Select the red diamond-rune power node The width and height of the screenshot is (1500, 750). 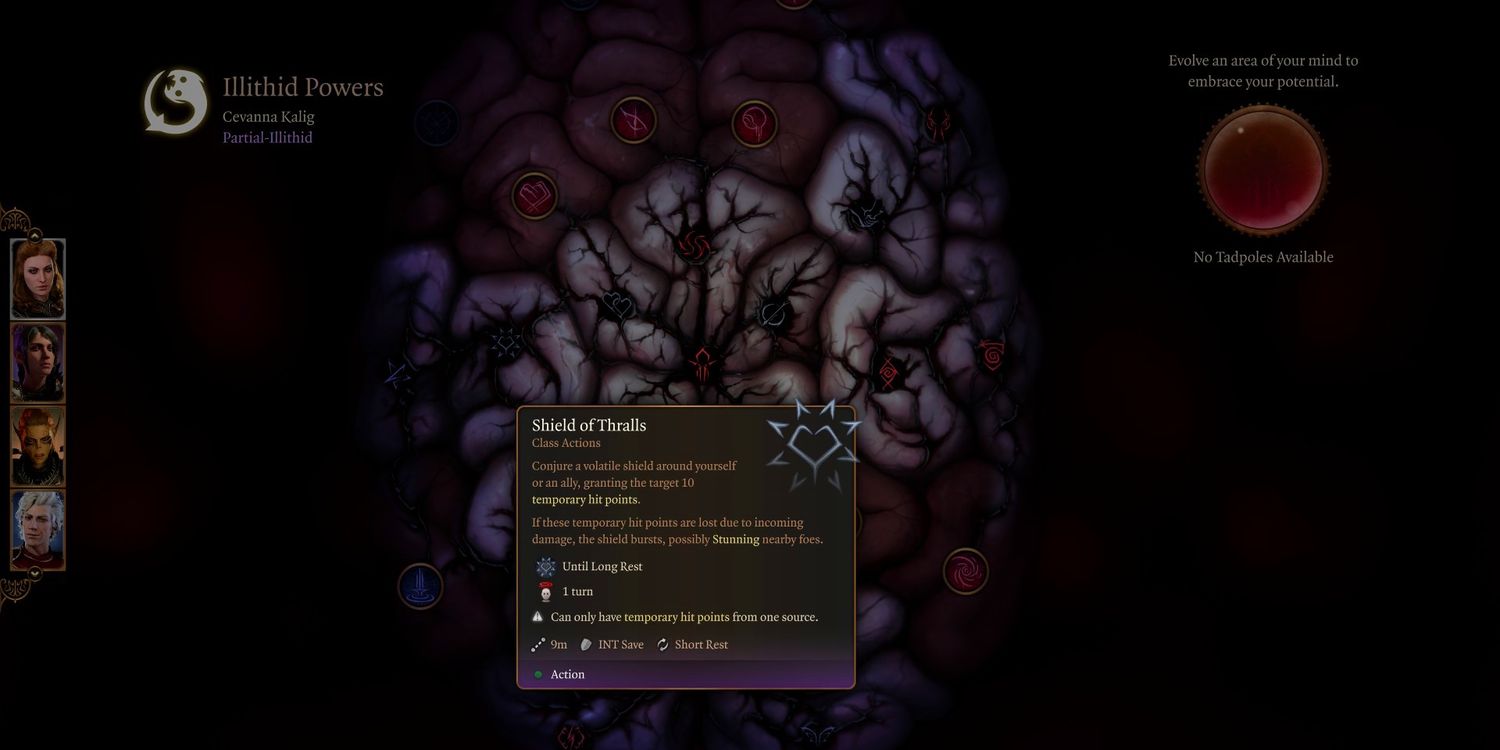888,374
